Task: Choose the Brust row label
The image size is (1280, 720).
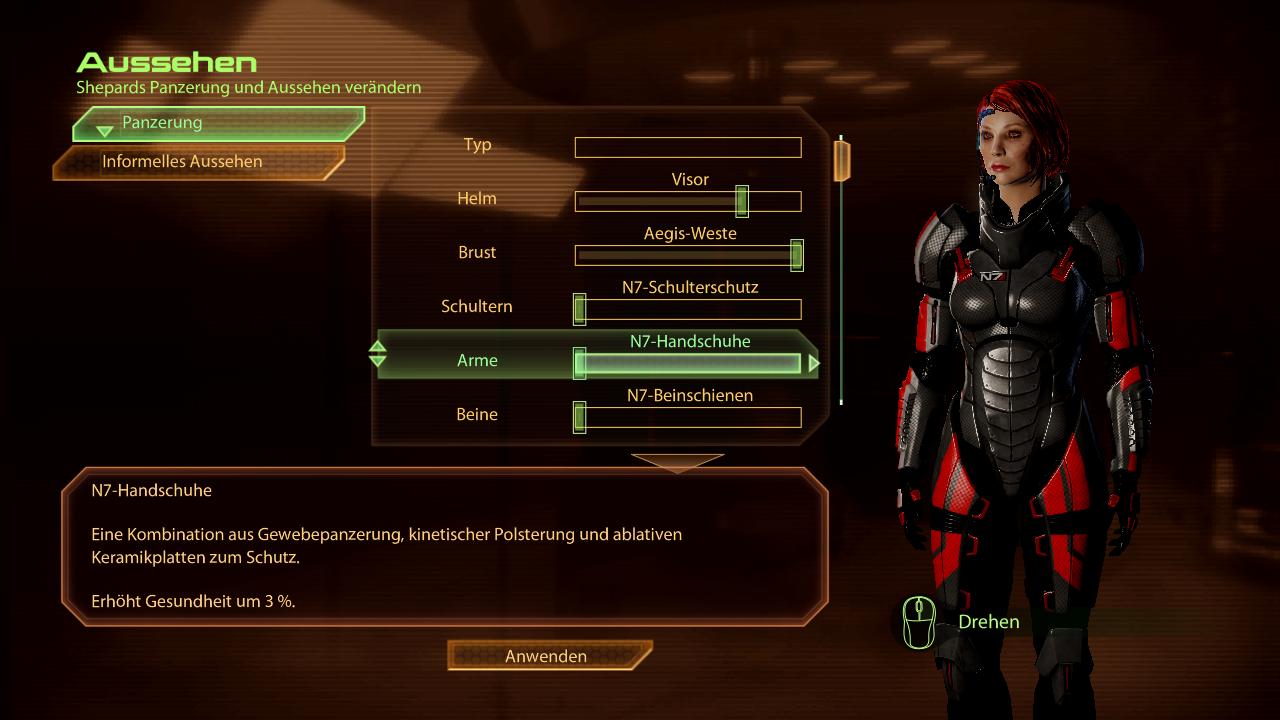Action: (x=477, y=253)
